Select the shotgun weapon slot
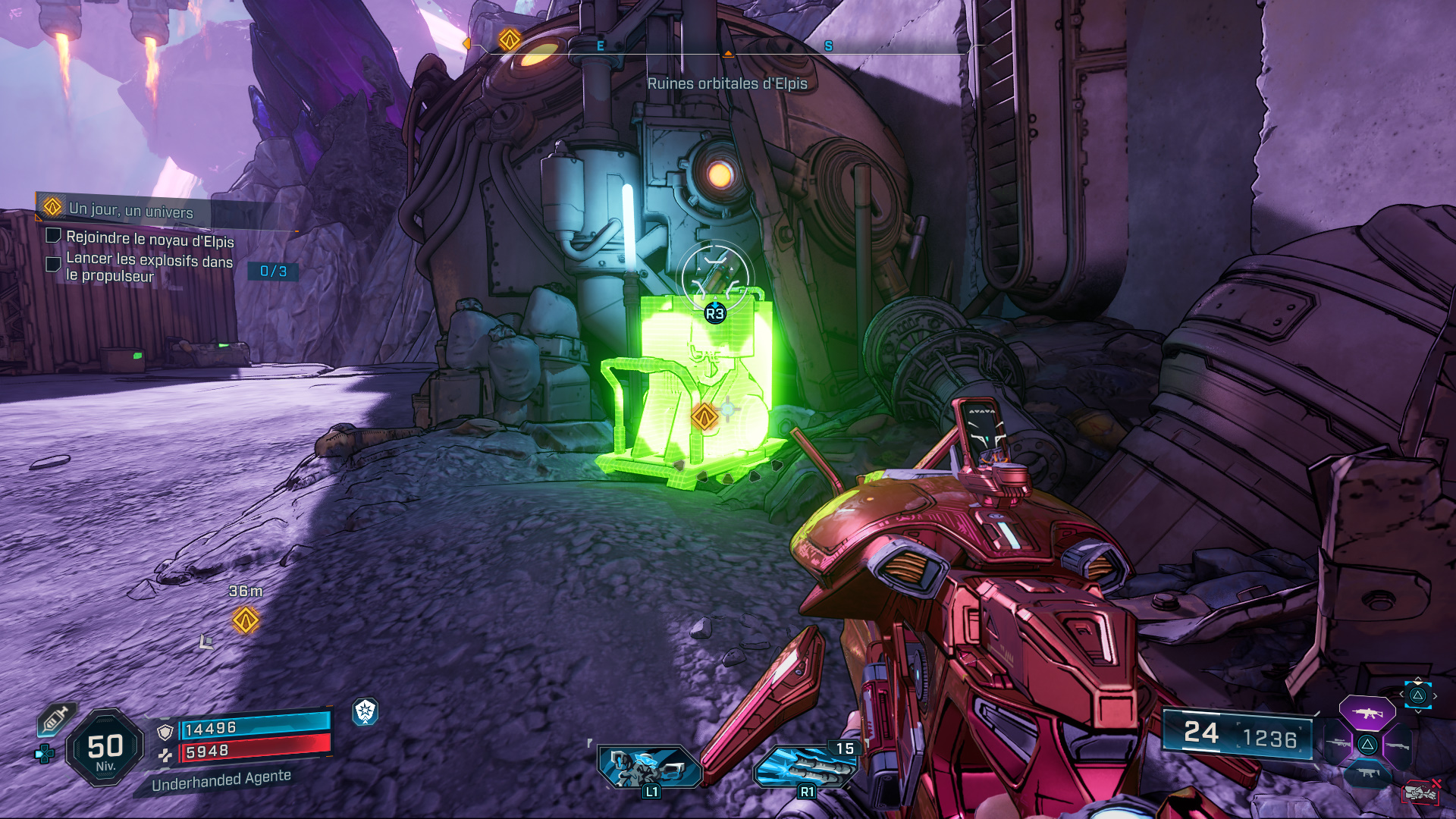The image size is (1456, 819). (x=1398, y=745)
